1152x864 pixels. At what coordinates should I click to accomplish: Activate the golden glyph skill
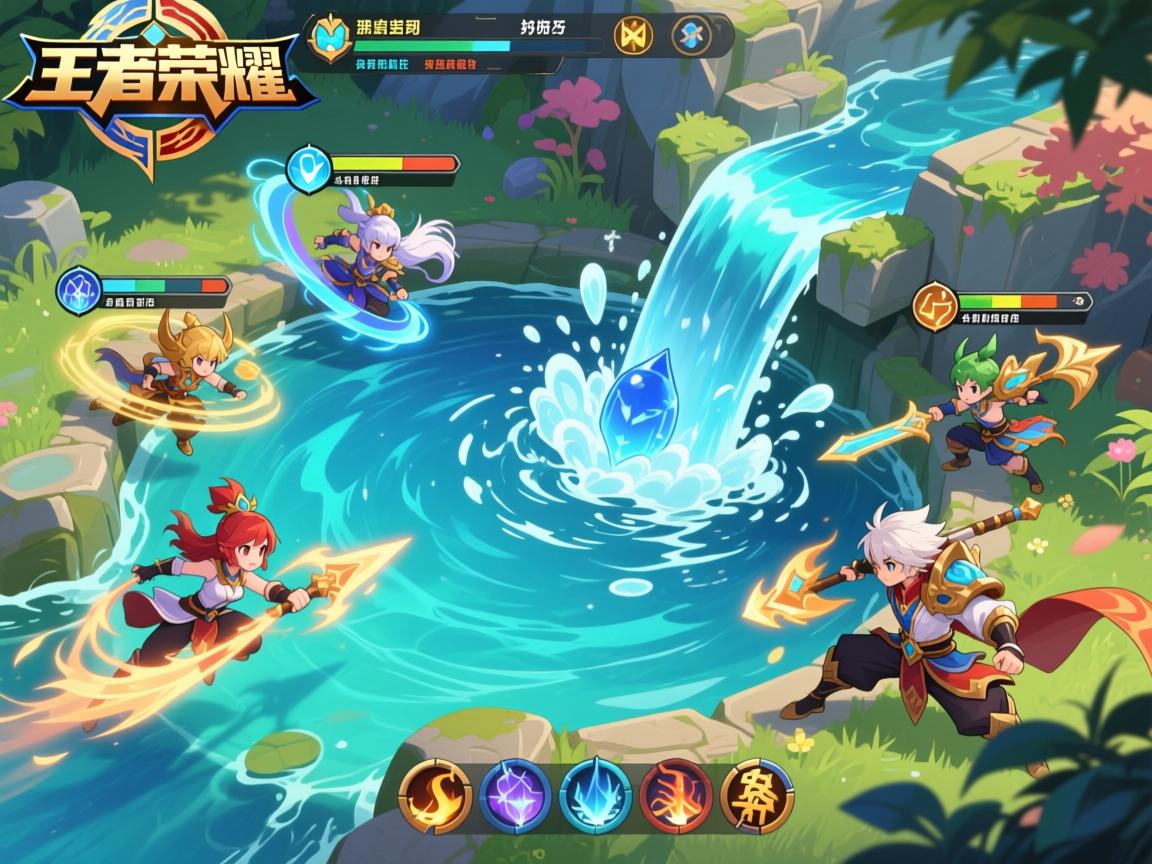[x=757, y=796]
